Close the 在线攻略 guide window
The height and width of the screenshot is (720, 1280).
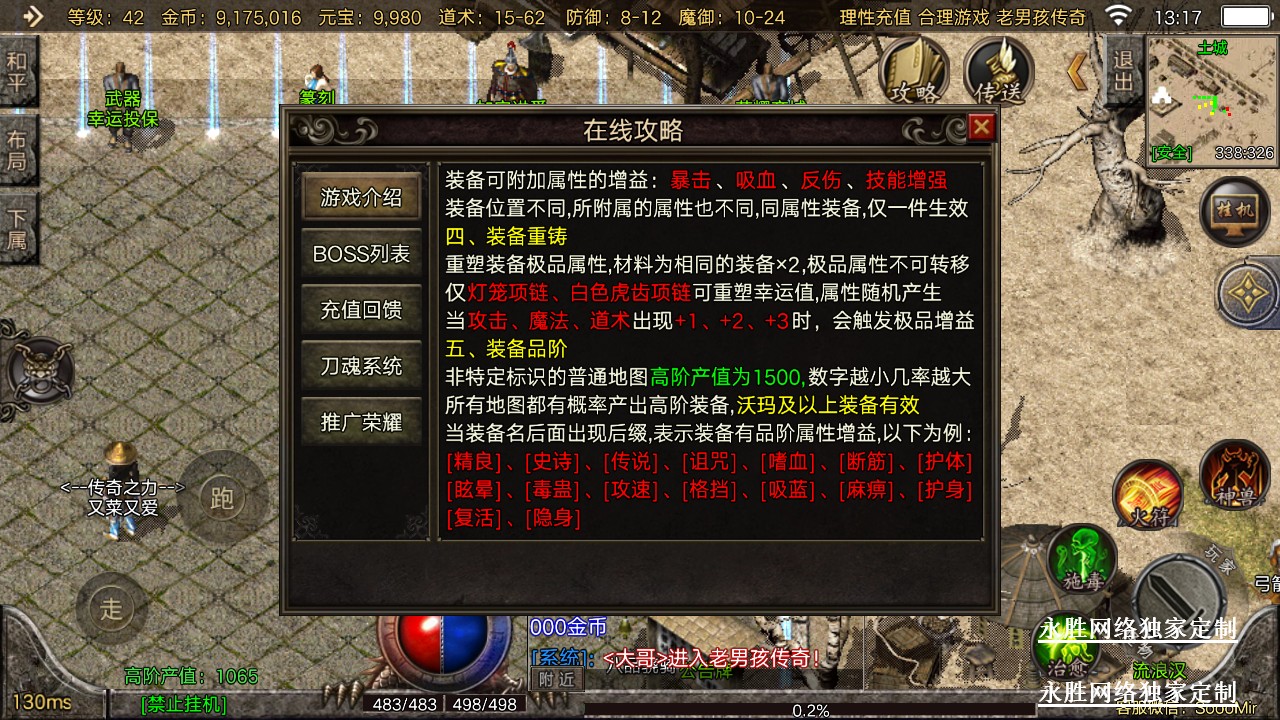[982, 127]
